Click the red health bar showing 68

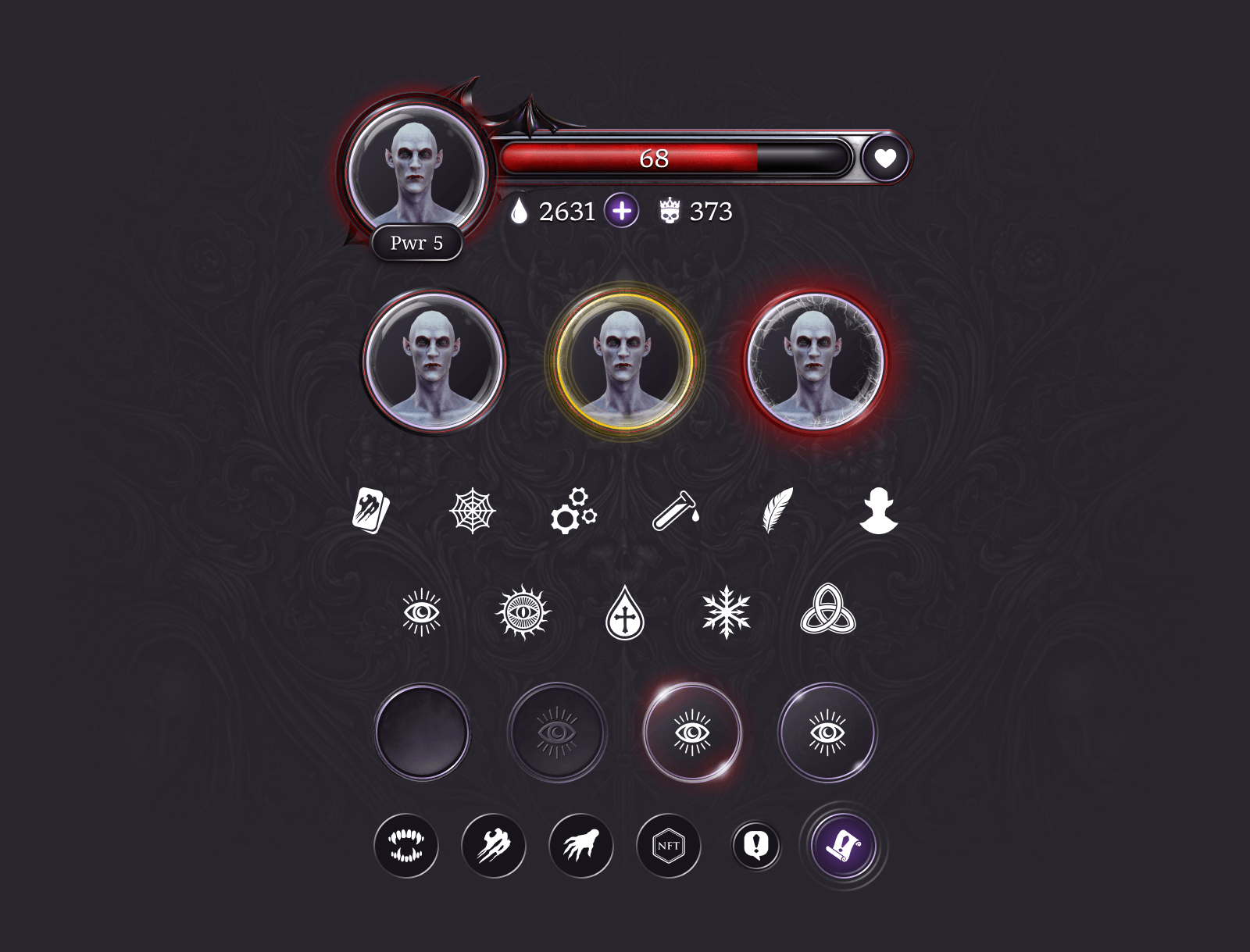click(x=654, y=159)
